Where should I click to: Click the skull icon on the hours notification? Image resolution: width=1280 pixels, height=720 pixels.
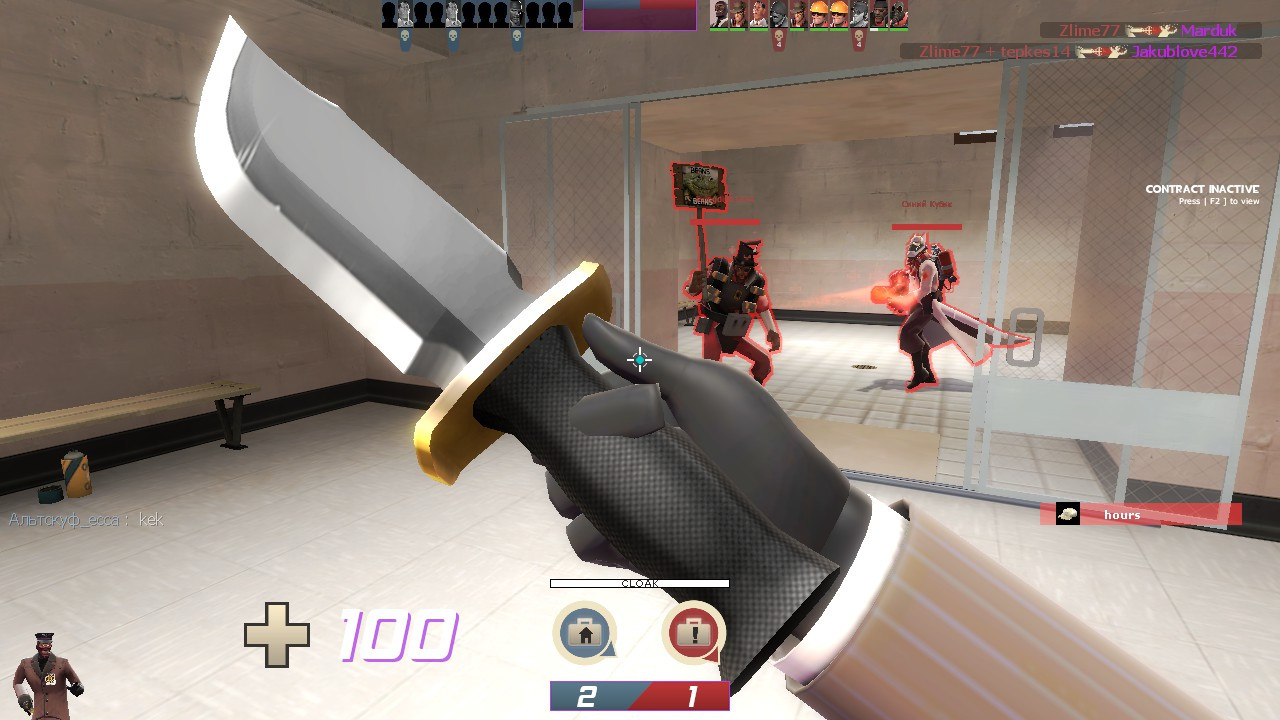1070,512
